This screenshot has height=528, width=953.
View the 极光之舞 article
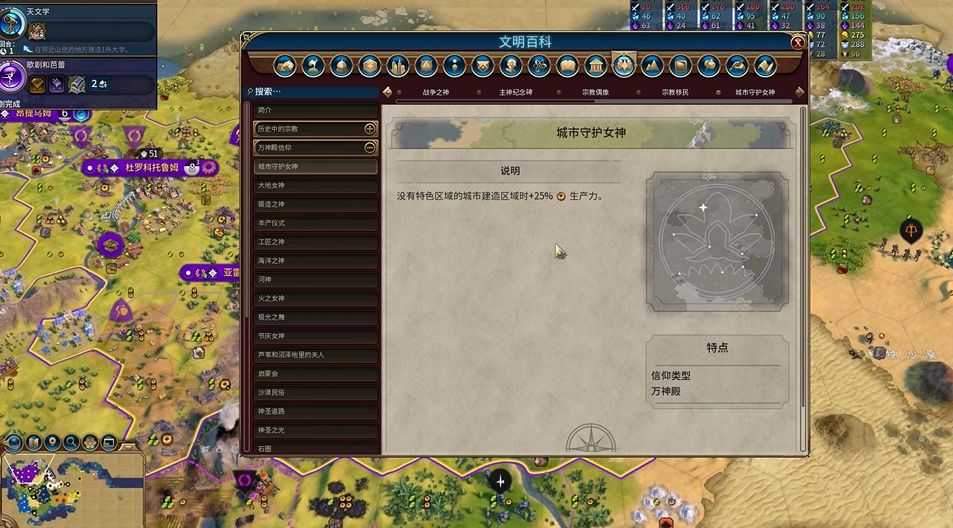point(315,317)
